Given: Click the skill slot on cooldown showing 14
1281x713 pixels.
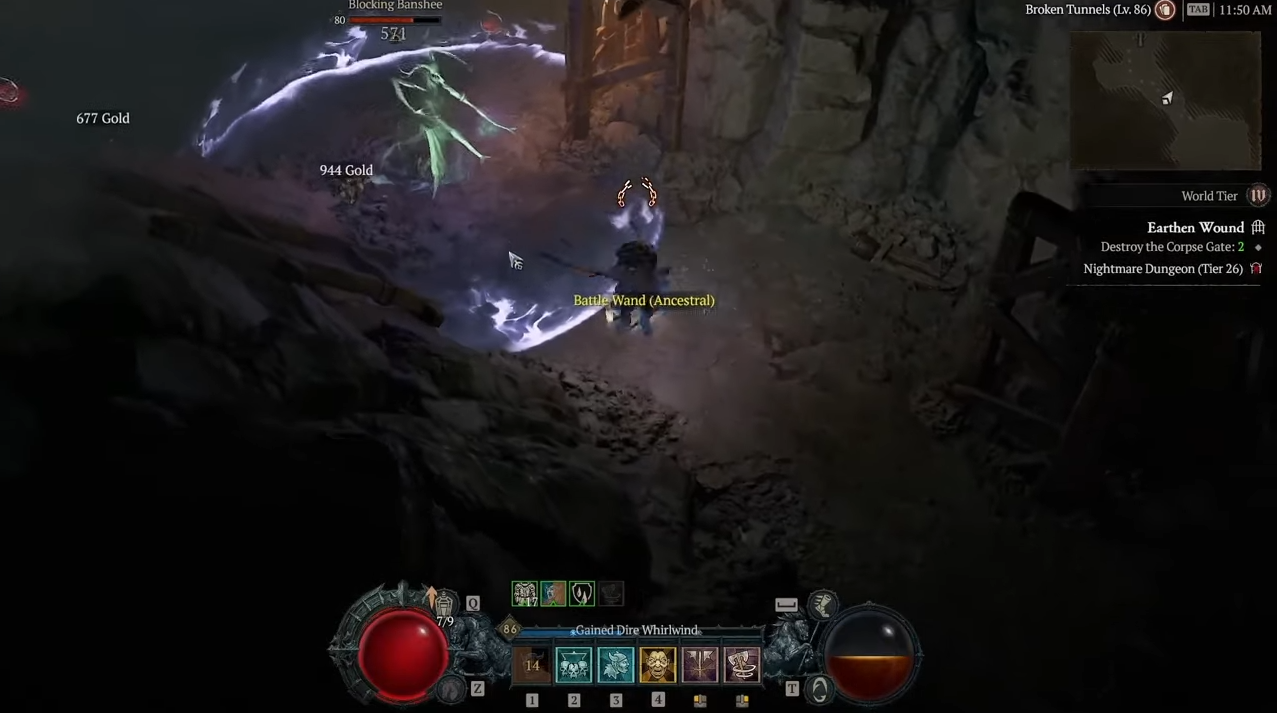Looking at the screenshot, I should (x=532, y=665).
